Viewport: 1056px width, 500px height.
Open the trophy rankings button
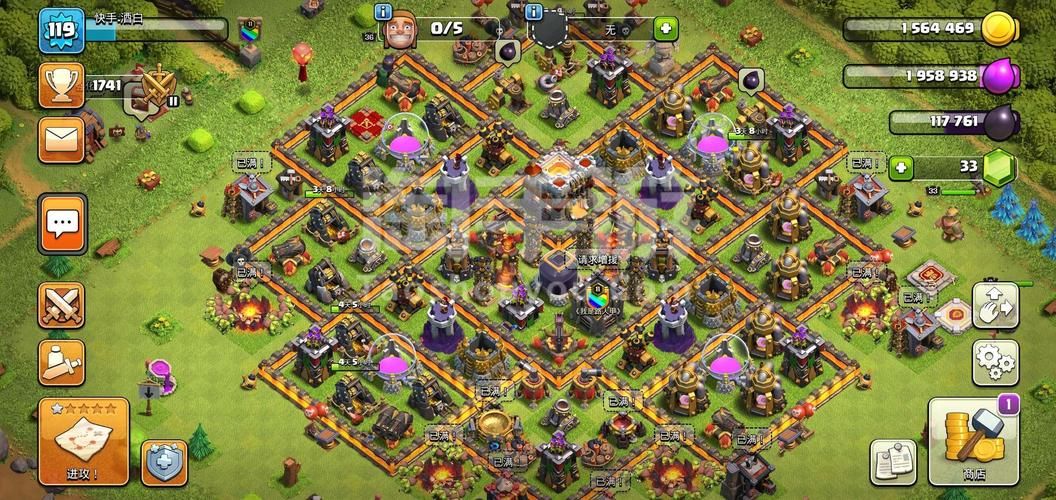pyautogui.click(x=61, y=85)
